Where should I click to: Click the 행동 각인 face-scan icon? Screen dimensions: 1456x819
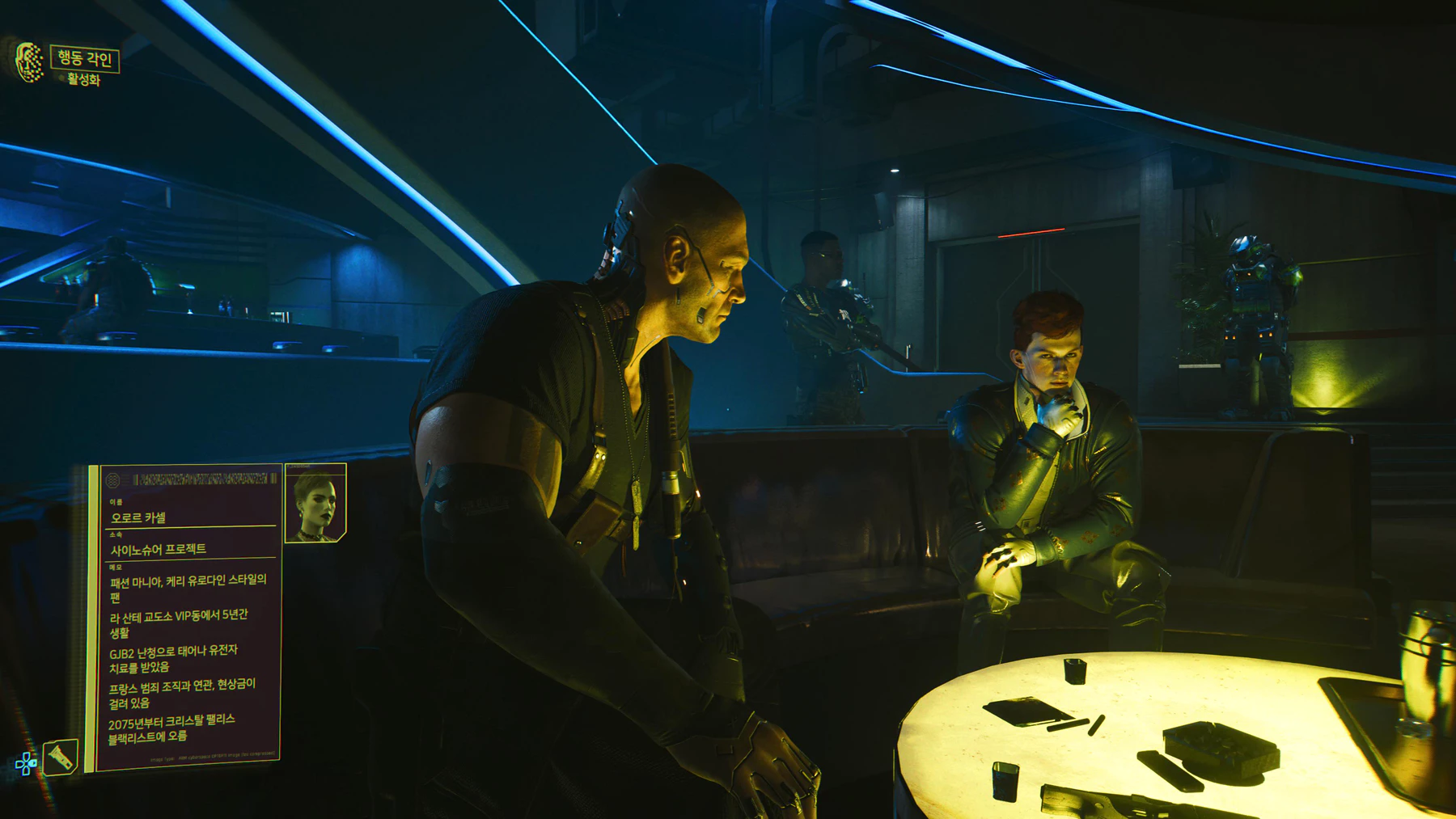29,61
